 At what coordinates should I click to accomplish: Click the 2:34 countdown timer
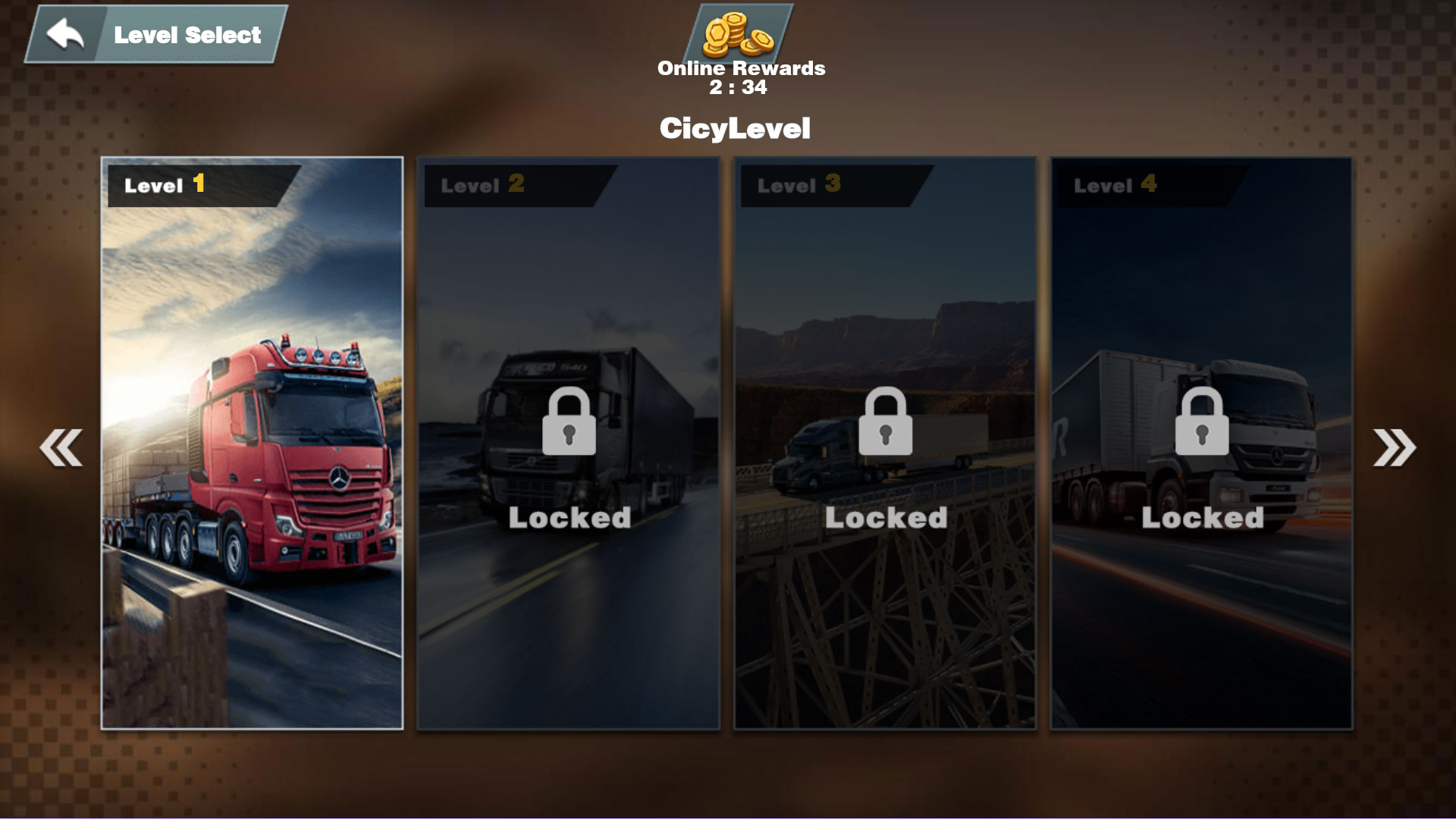[739, 87]
